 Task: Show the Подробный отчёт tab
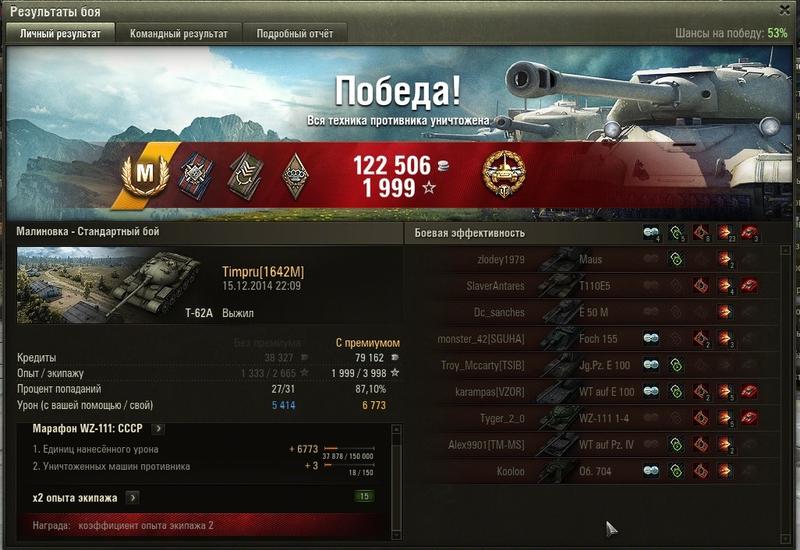294,33
